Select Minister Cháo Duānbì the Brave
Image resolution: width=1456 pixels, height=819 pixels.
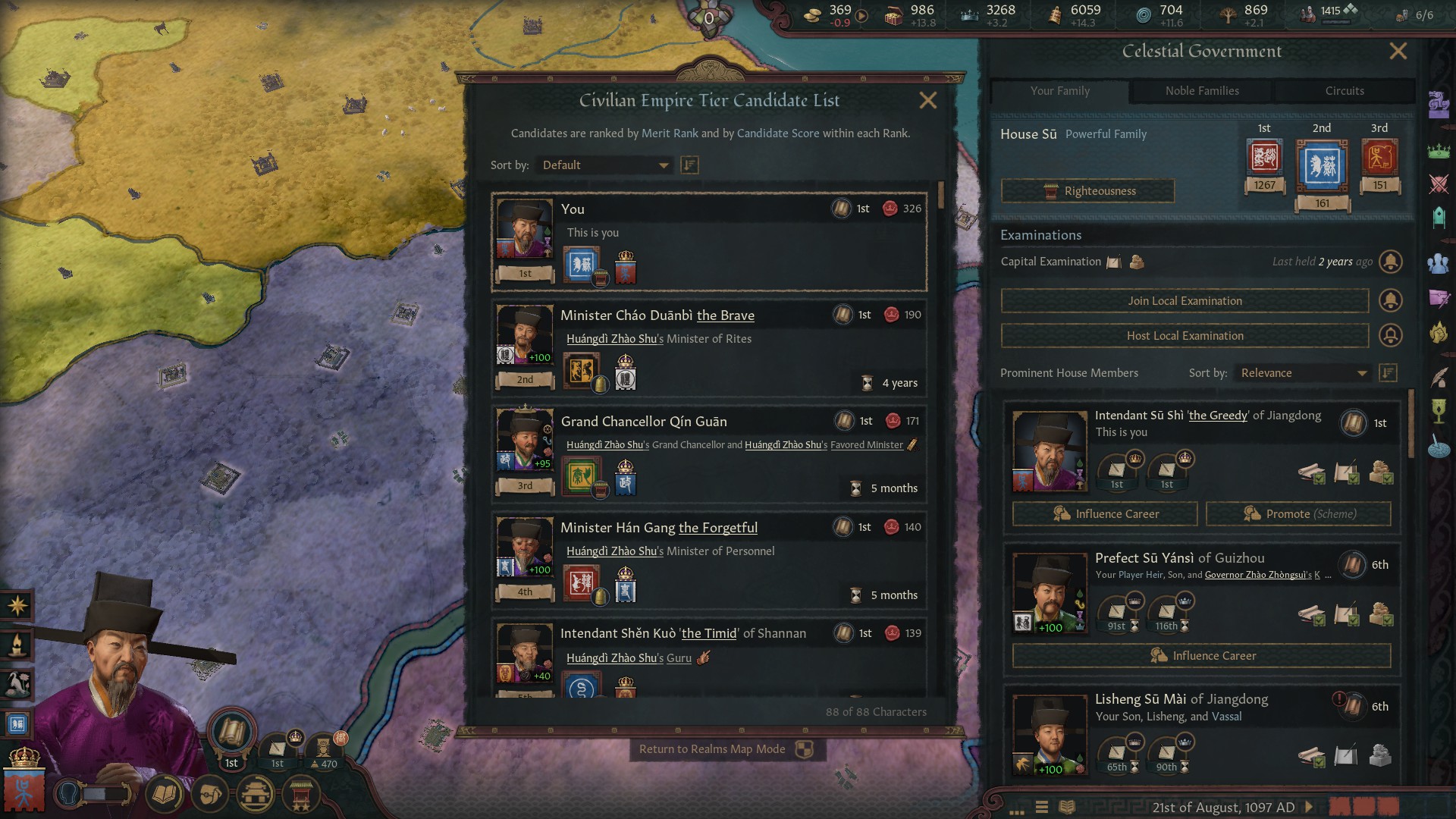pos(657,315)
